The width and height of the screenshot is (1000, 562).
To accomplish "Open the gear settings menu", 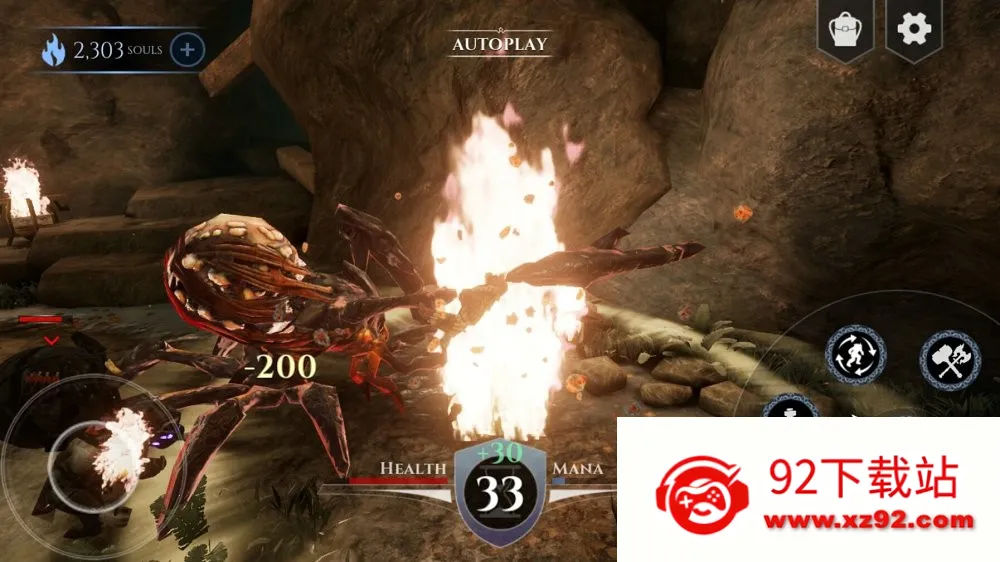I will click(913, 29).
